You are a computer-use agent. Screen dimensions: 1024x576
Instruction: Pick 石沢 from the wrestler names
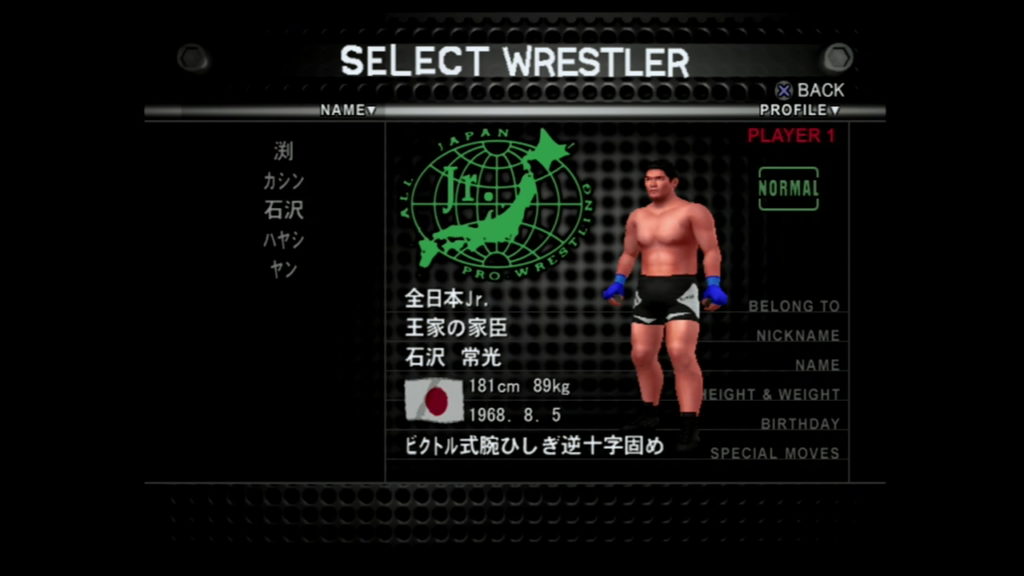[284, 210]
